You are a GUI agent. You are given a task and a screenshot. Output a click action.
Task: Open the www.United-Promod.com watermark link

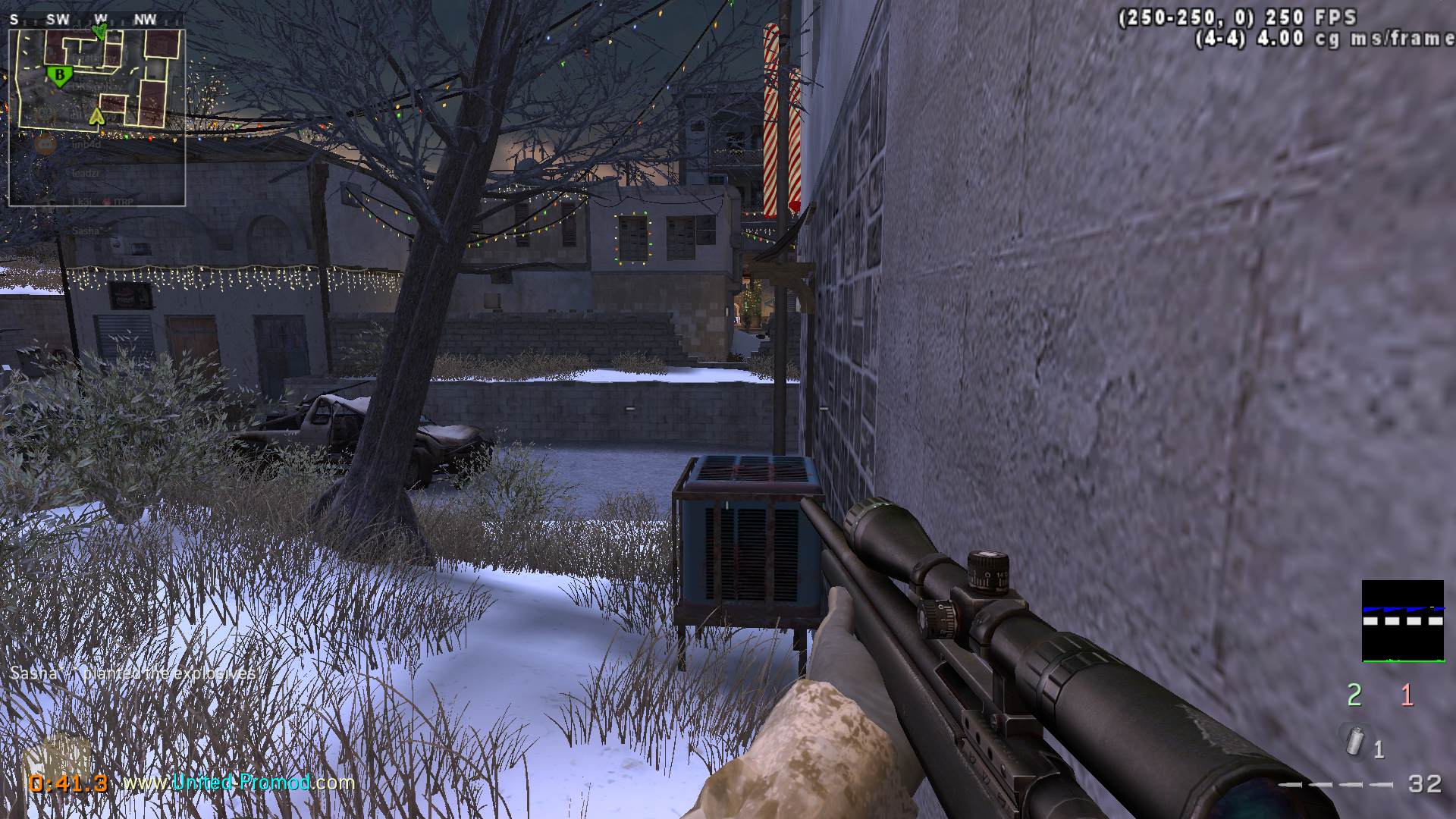(239, 782)
